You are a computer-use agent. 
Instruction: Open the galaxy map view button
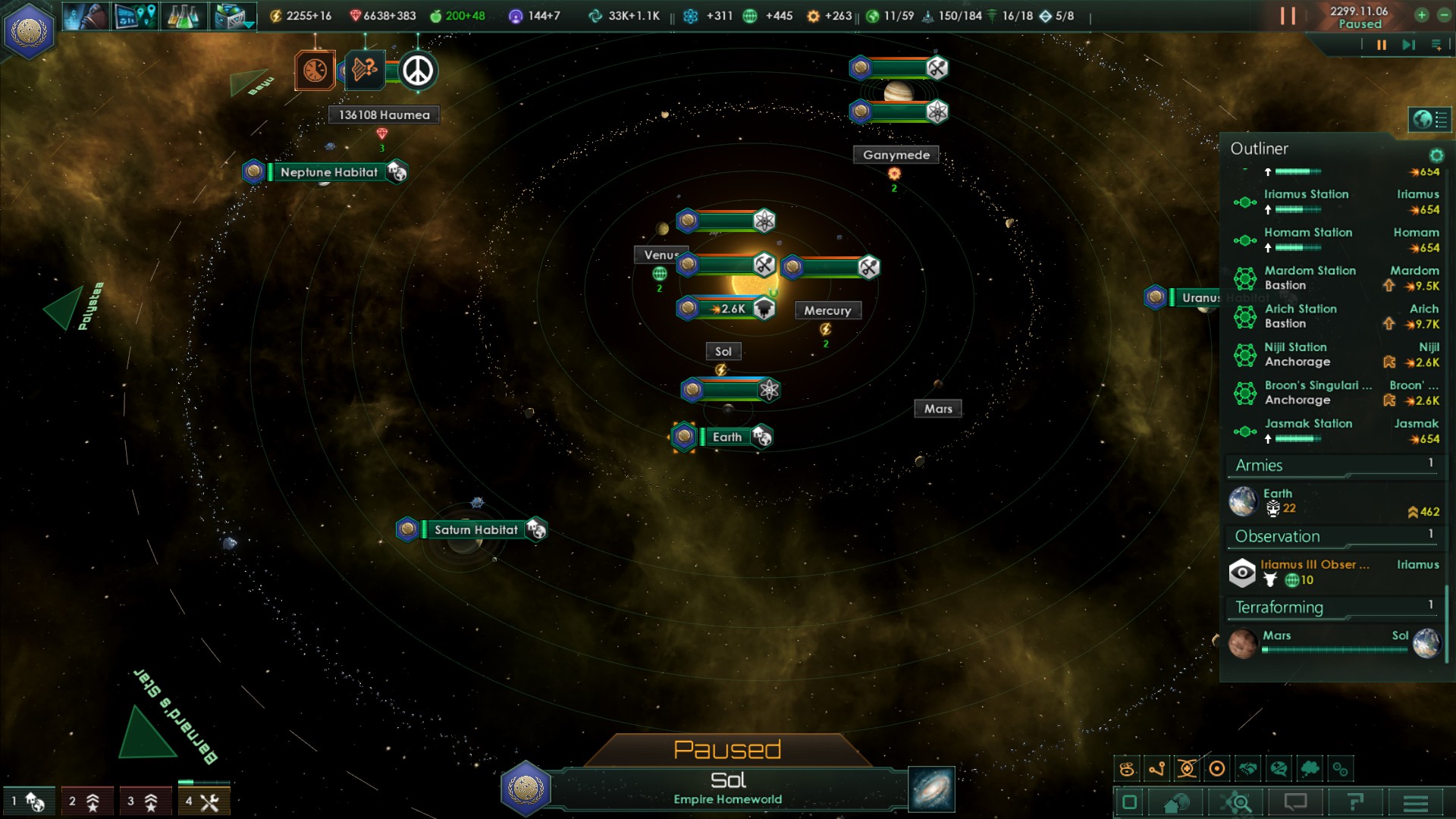tap(931, 789)
